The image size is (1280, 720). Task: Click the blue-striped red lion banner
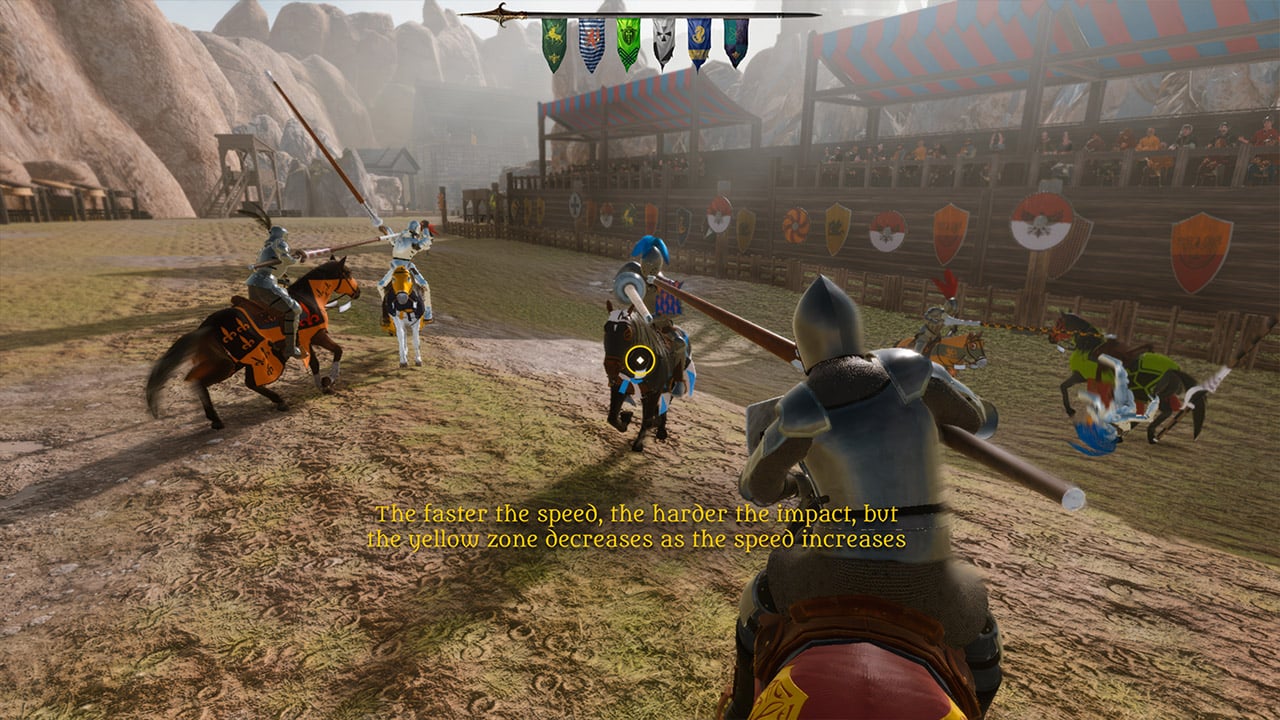591,43
